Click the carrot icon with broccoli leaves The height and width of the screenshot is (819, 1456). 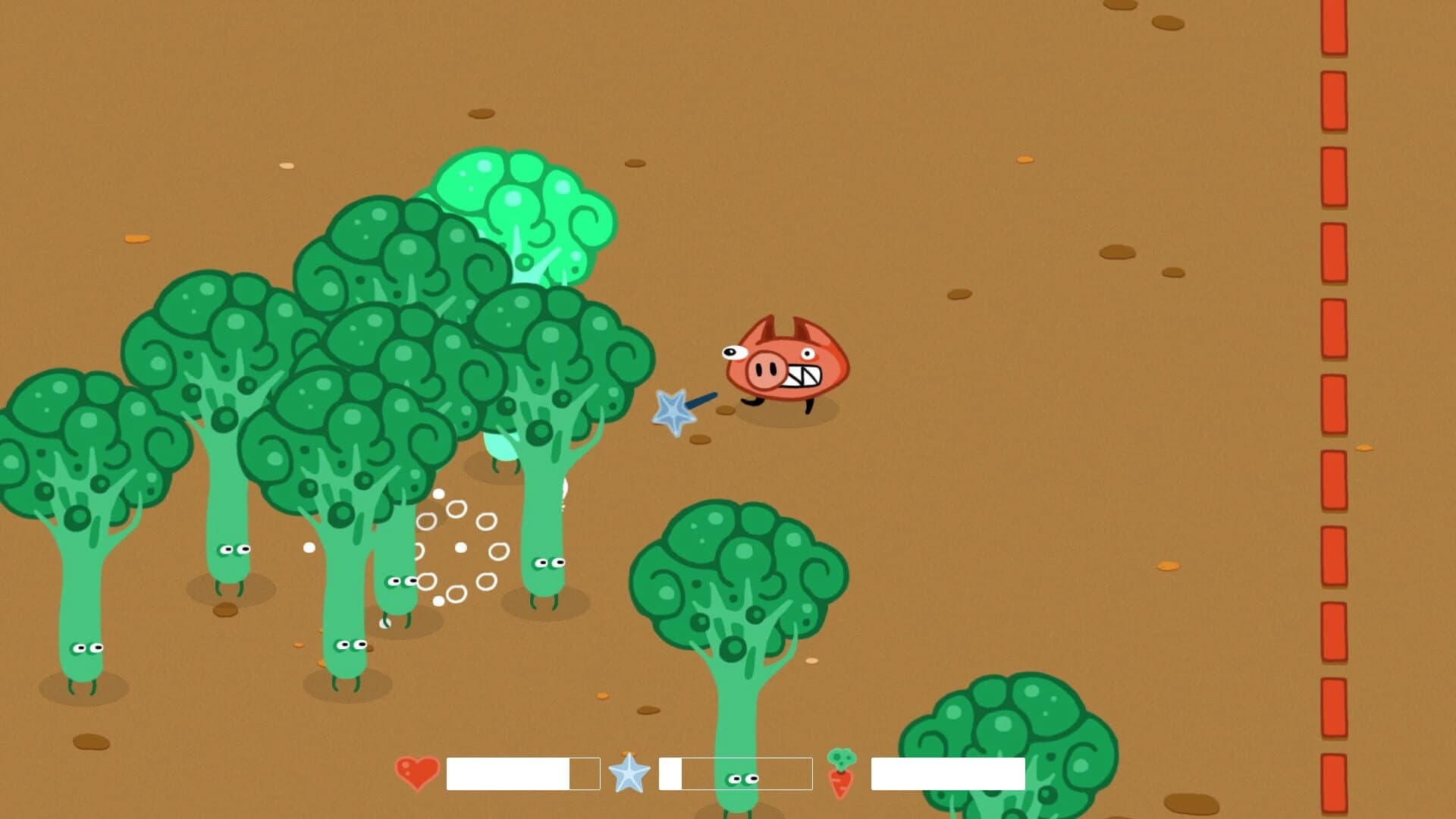tap(842, 773)
